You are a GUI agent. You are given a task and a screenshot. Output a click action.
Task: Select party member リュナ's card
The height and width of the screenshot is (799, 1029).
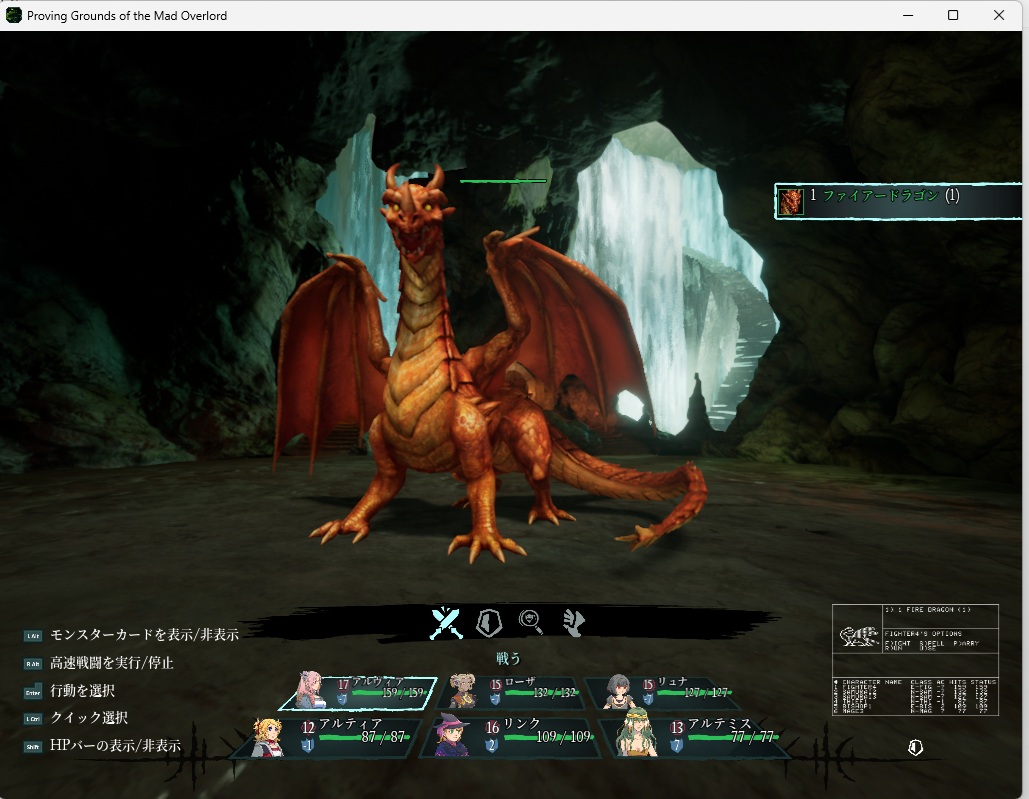coord(662,692)
